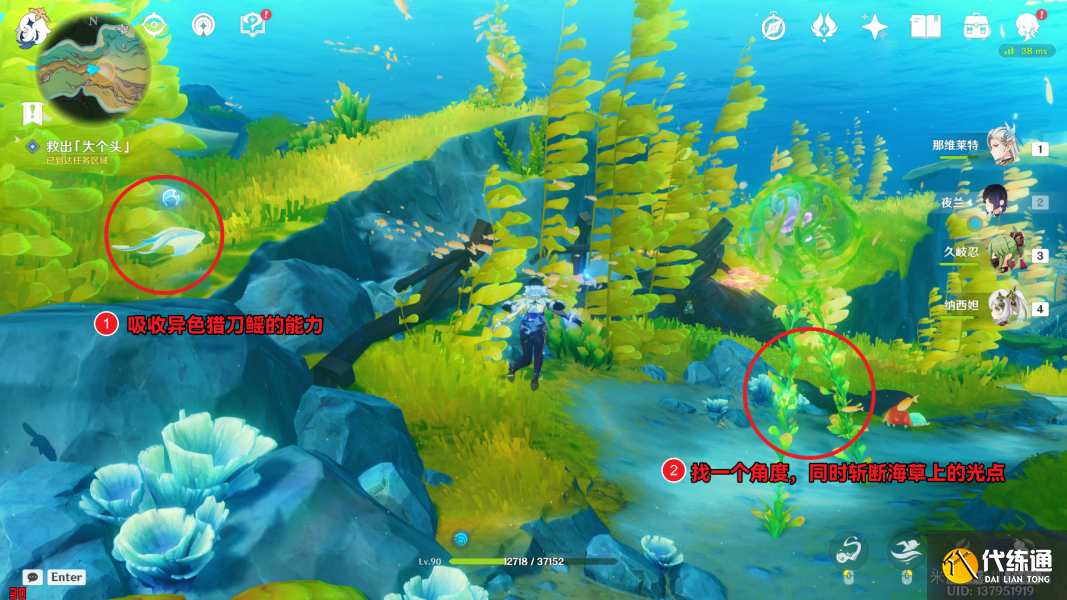The height and width of the screenshot is (600, 1067).
Task: Open the Paimon menu
Action: [33, 28]
